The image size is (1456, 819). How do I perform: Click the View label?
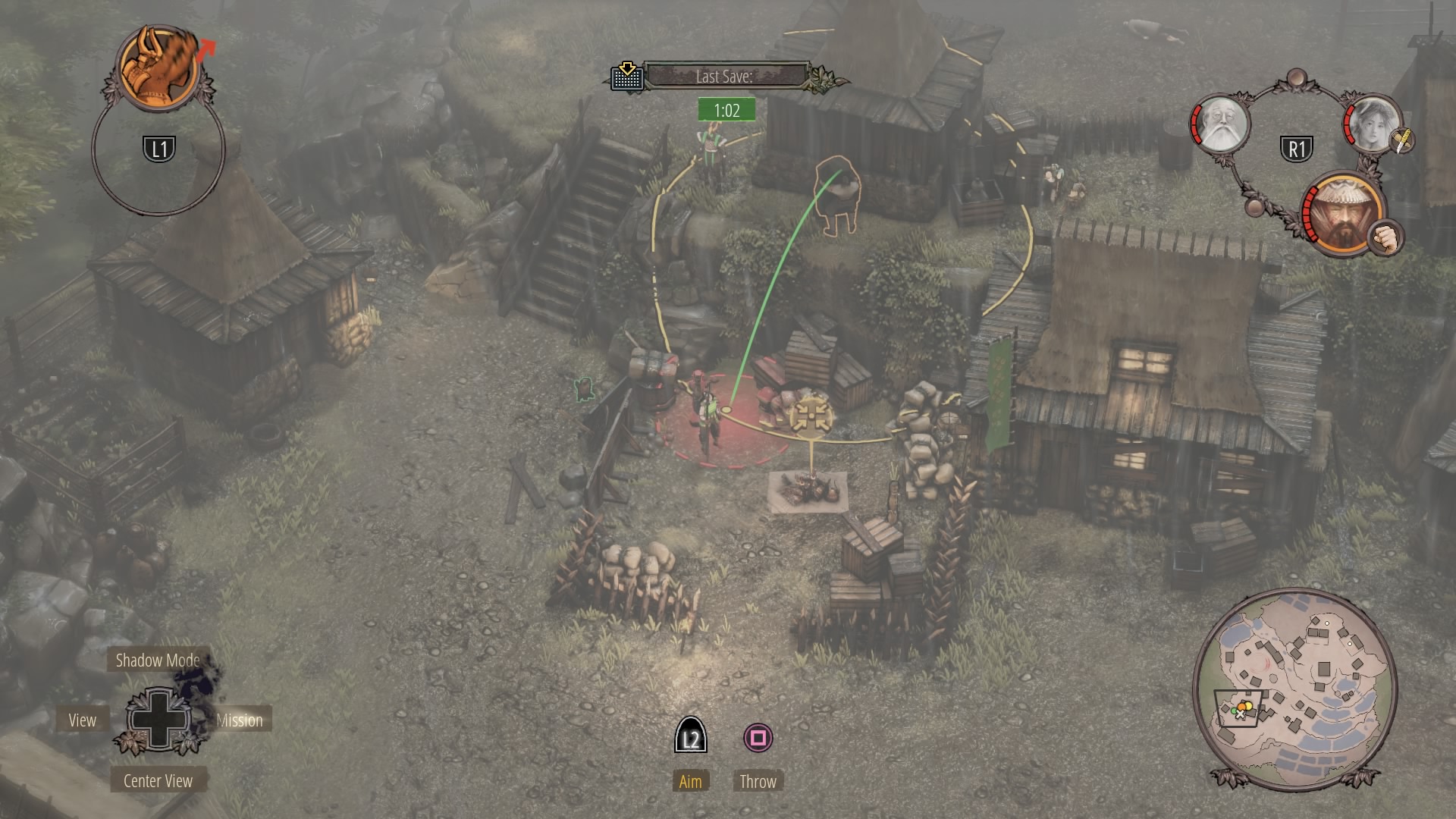click(82, 720)
